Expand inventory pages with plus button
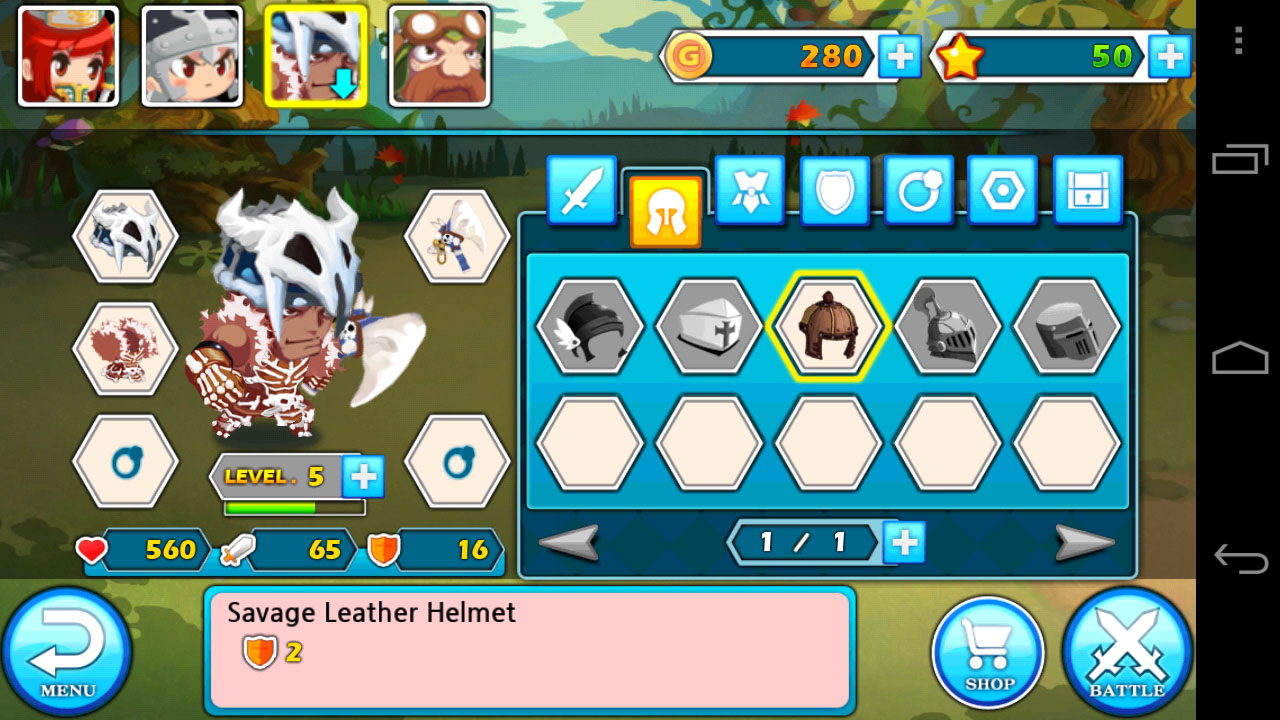The image size is (1280, 720). coord(904,542)
